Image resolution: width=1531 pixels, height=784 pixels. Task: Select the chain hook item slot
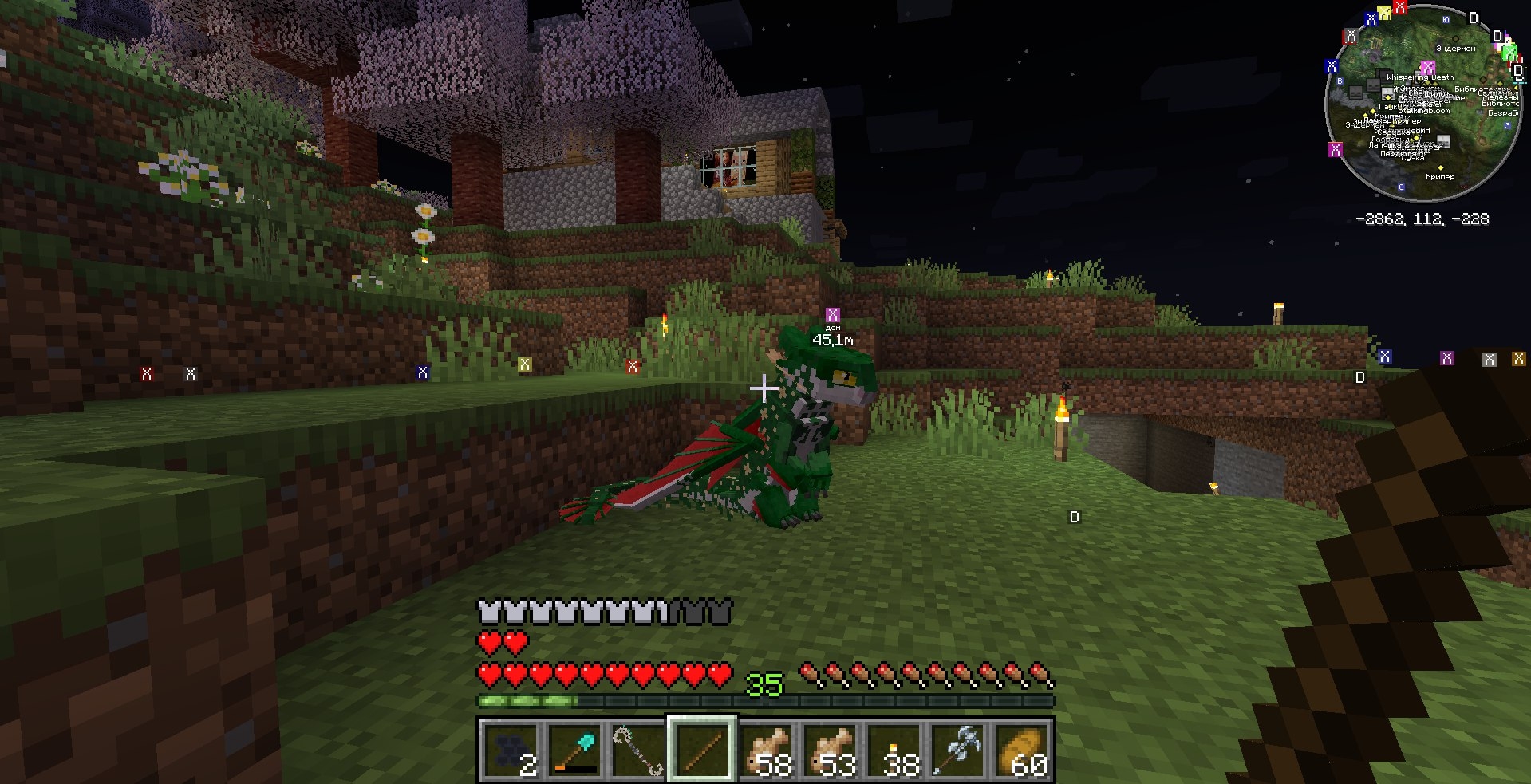pyautogui.click(x=638, y=750)
